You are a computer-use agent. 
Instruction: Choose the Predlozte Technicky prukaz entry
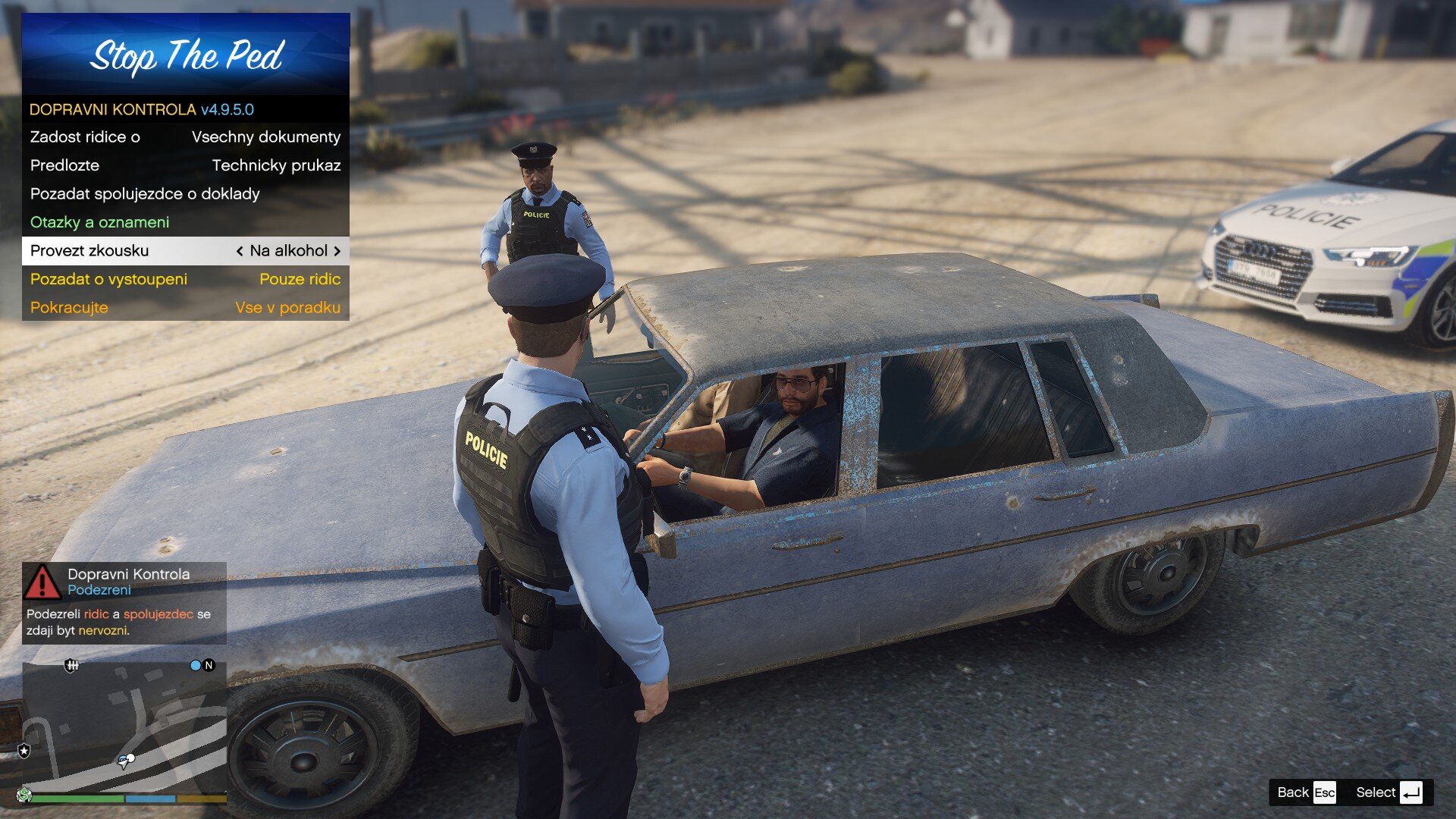tap(185, 165)
